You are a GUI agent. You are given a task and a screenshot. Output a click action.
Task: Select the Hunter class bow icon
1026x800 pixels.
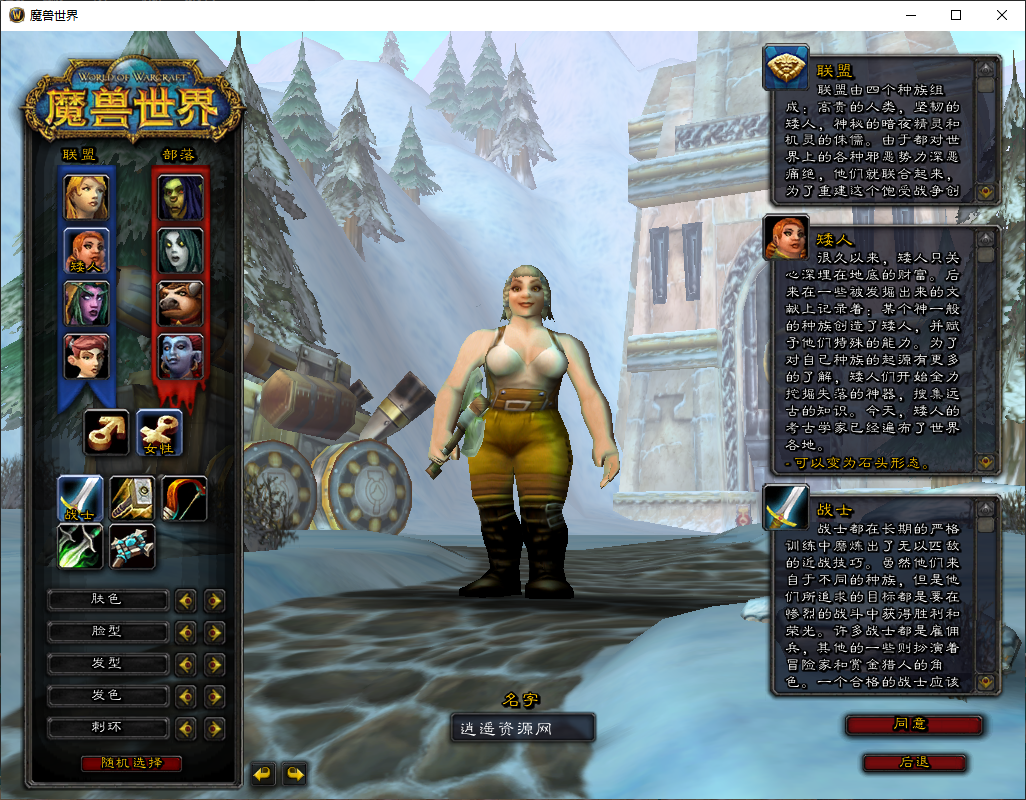185,498
